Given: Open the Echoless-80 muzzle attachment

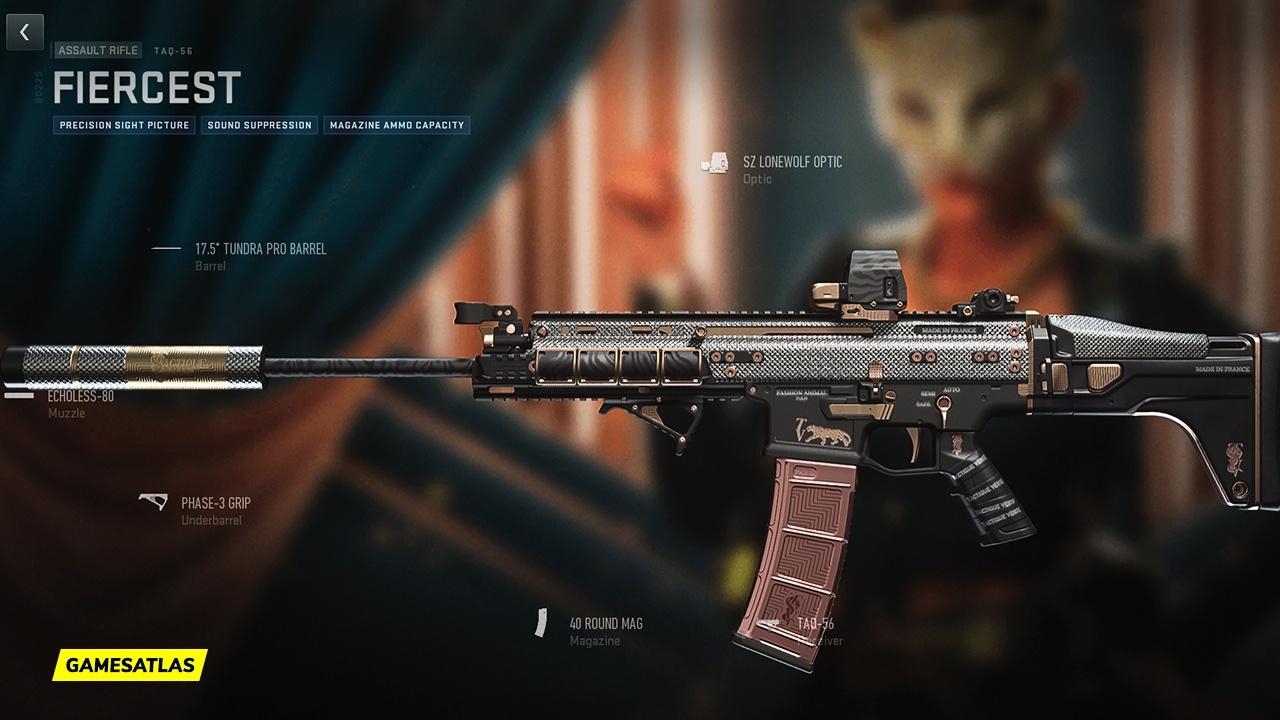Looking at the screenshot, I should coord(80,396).
